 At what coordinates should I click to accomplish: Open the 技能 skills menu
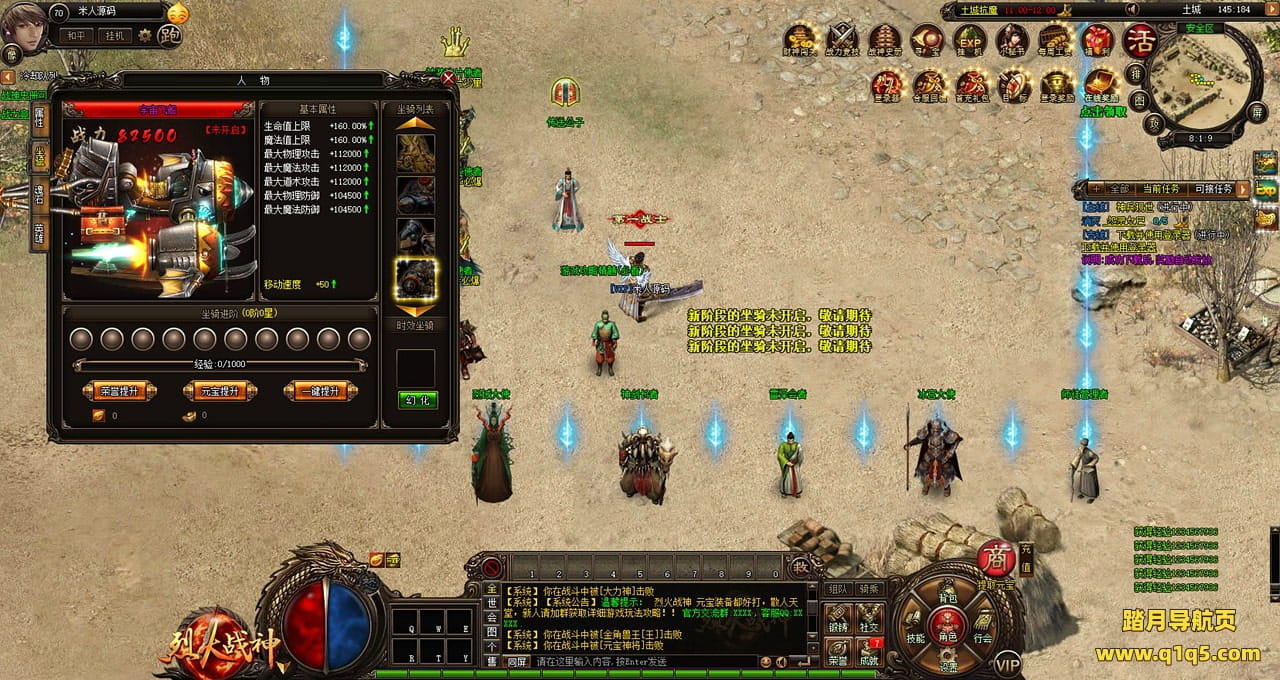tap(915, 637)
